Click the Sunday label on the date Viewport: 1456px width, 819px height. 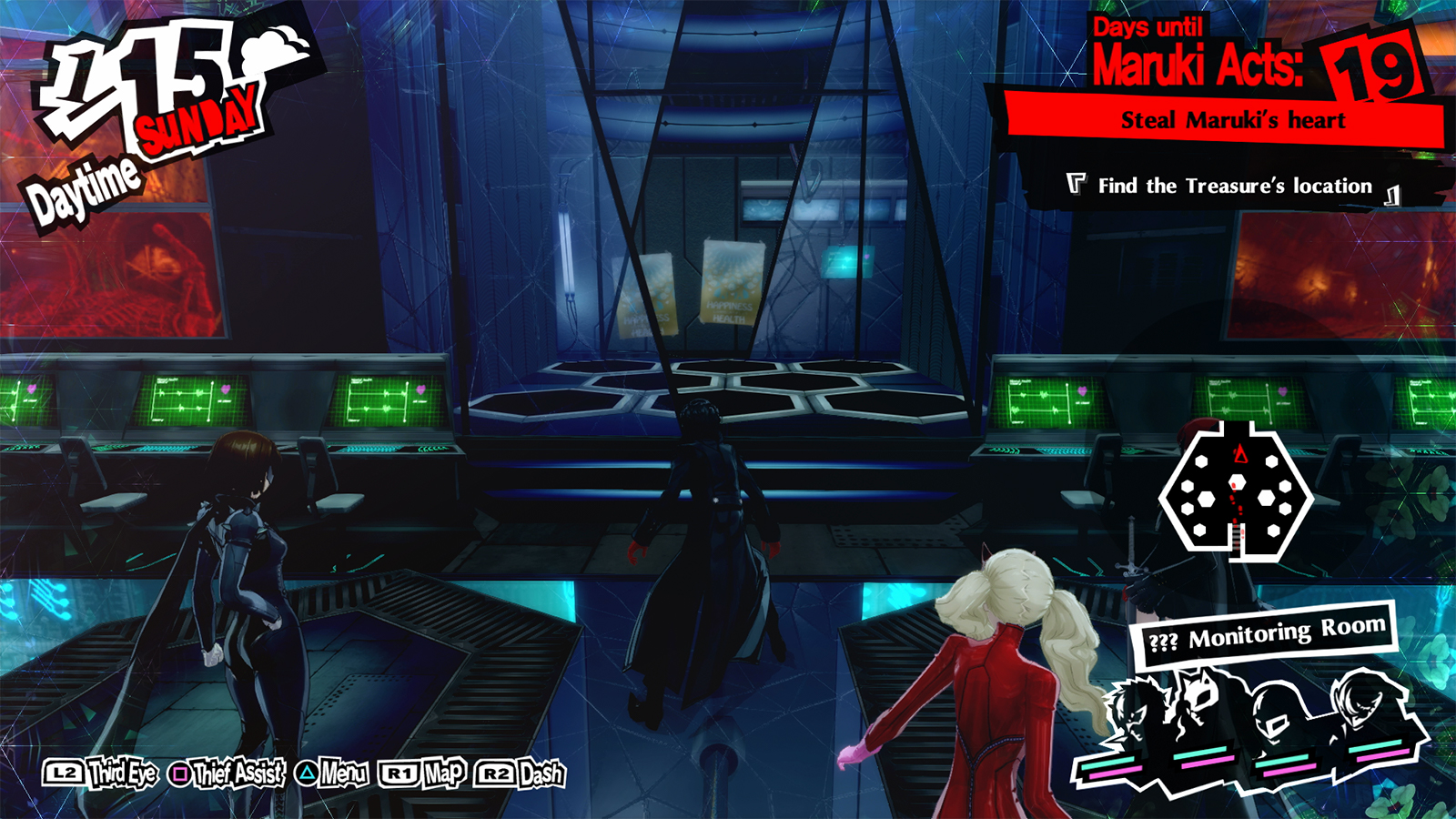(196, 118)
